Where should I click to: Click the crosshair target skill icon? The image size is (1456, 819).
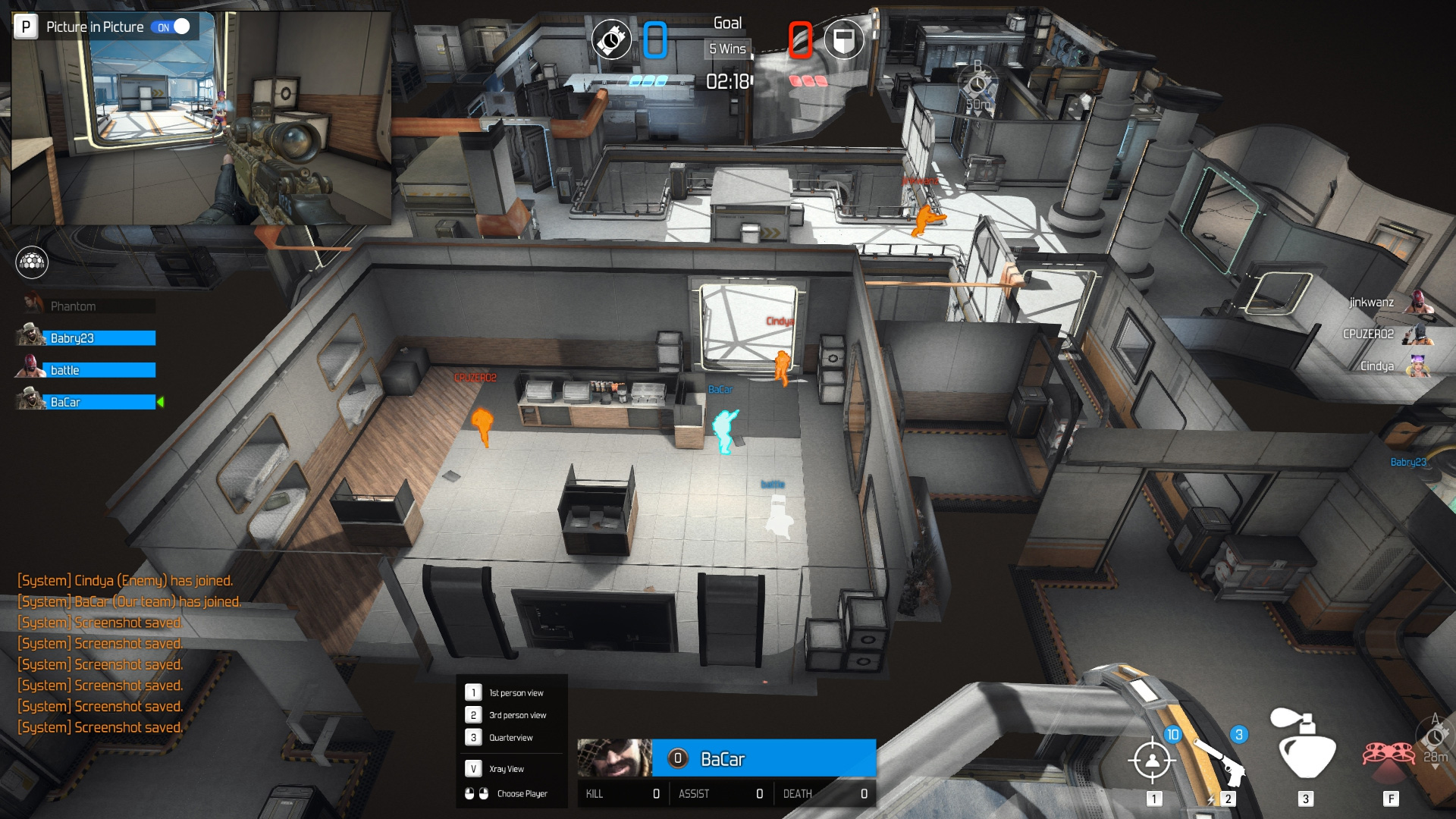[x=1152, y=759]
